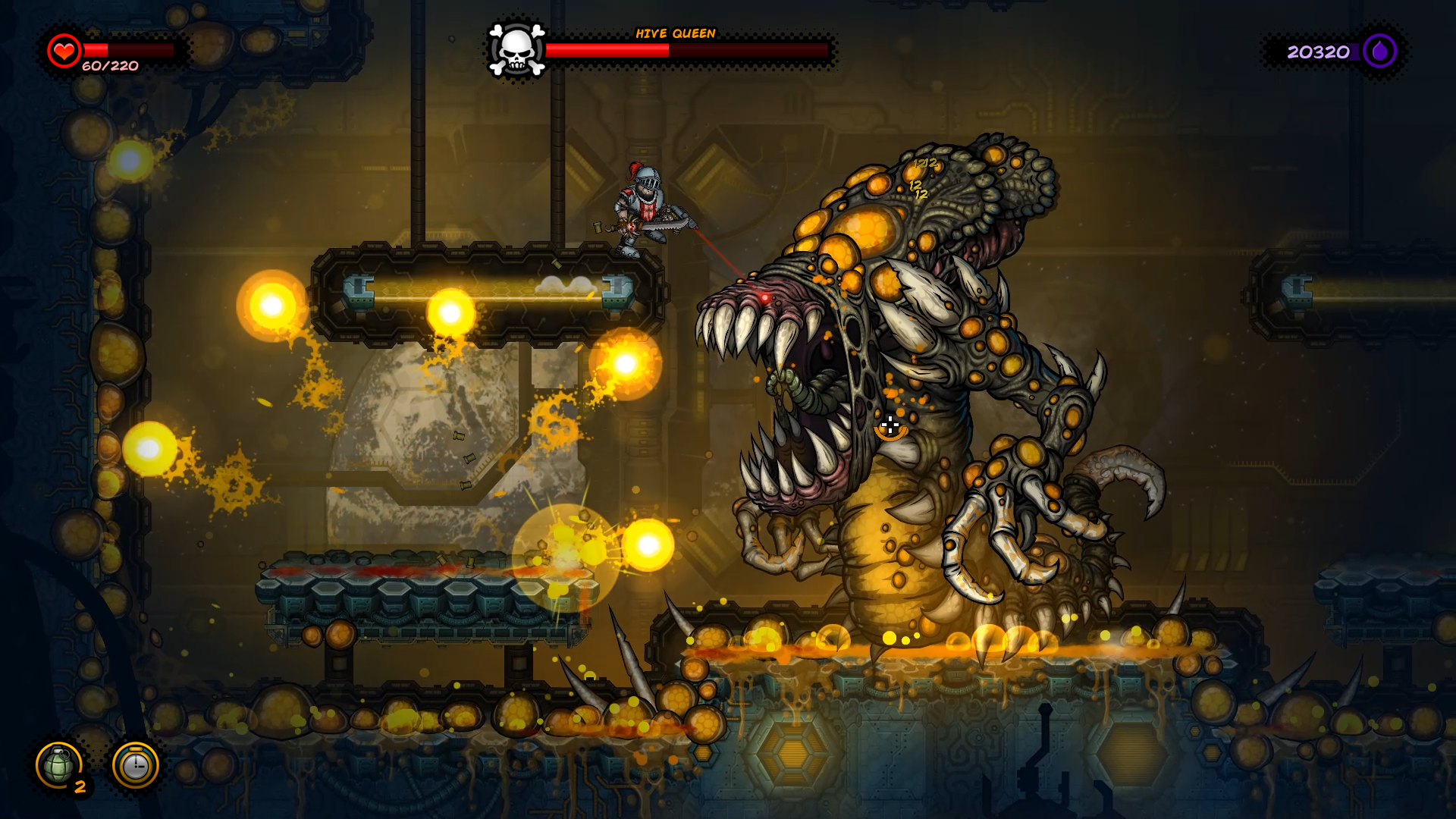Screen dimensions: 1456x819
Task: Select the skull icon beside the boss bar
Action: point(516,50)
